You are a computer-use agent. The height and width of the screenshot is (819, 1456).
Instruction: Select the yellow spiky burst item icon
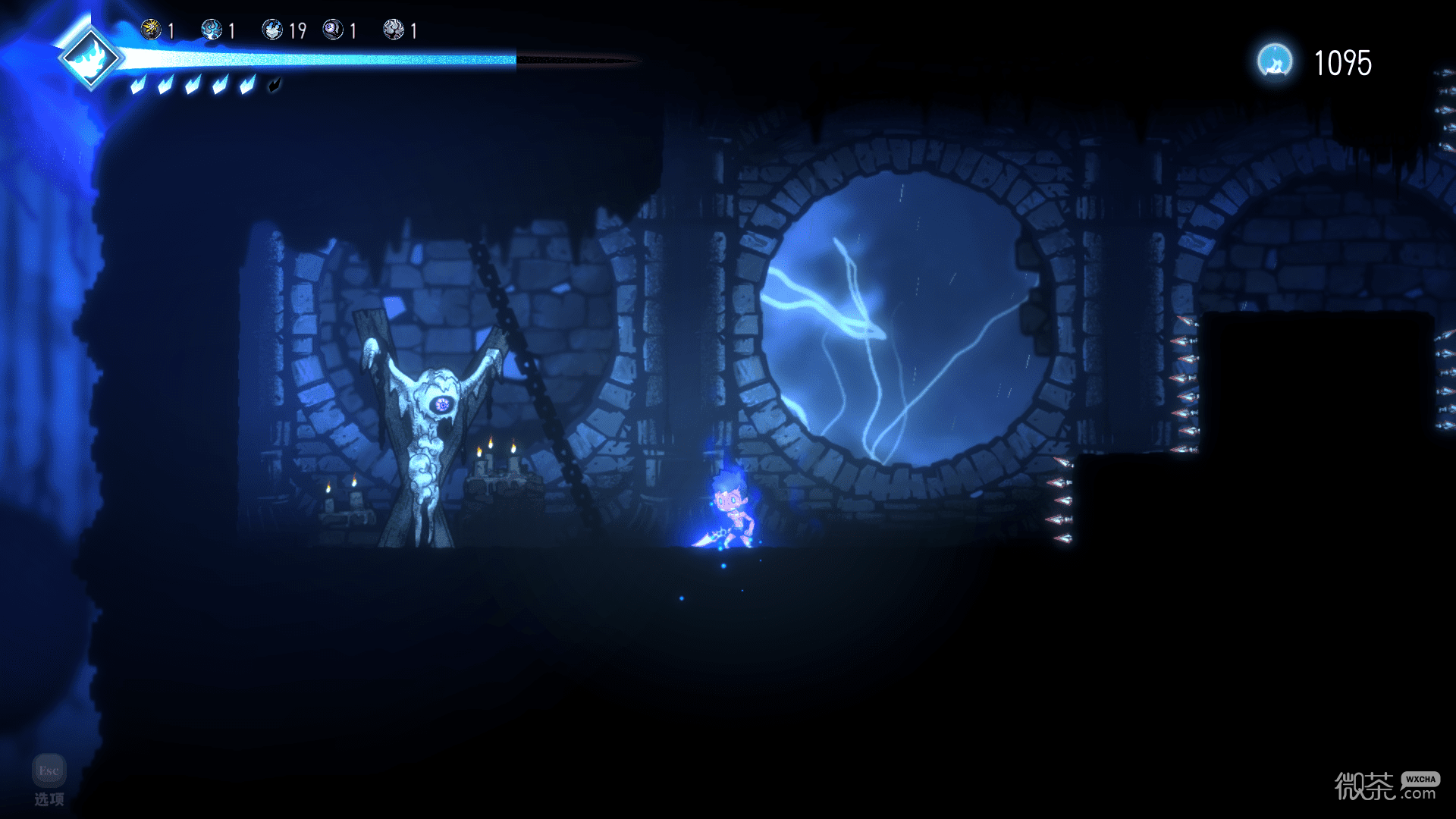151,30
